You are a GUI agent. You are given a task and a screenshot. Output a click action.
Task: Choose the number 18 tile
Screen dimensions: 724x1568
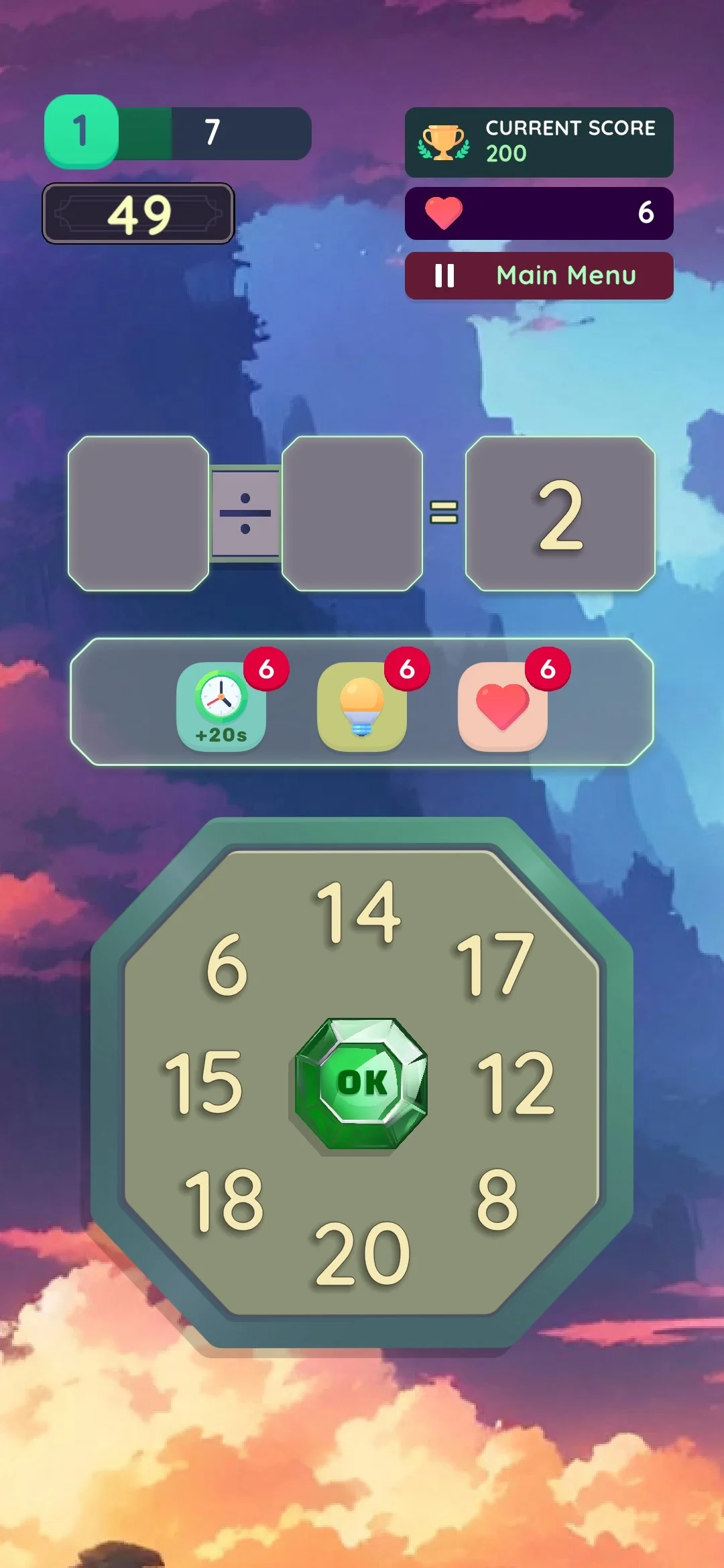click(224, 1201)
